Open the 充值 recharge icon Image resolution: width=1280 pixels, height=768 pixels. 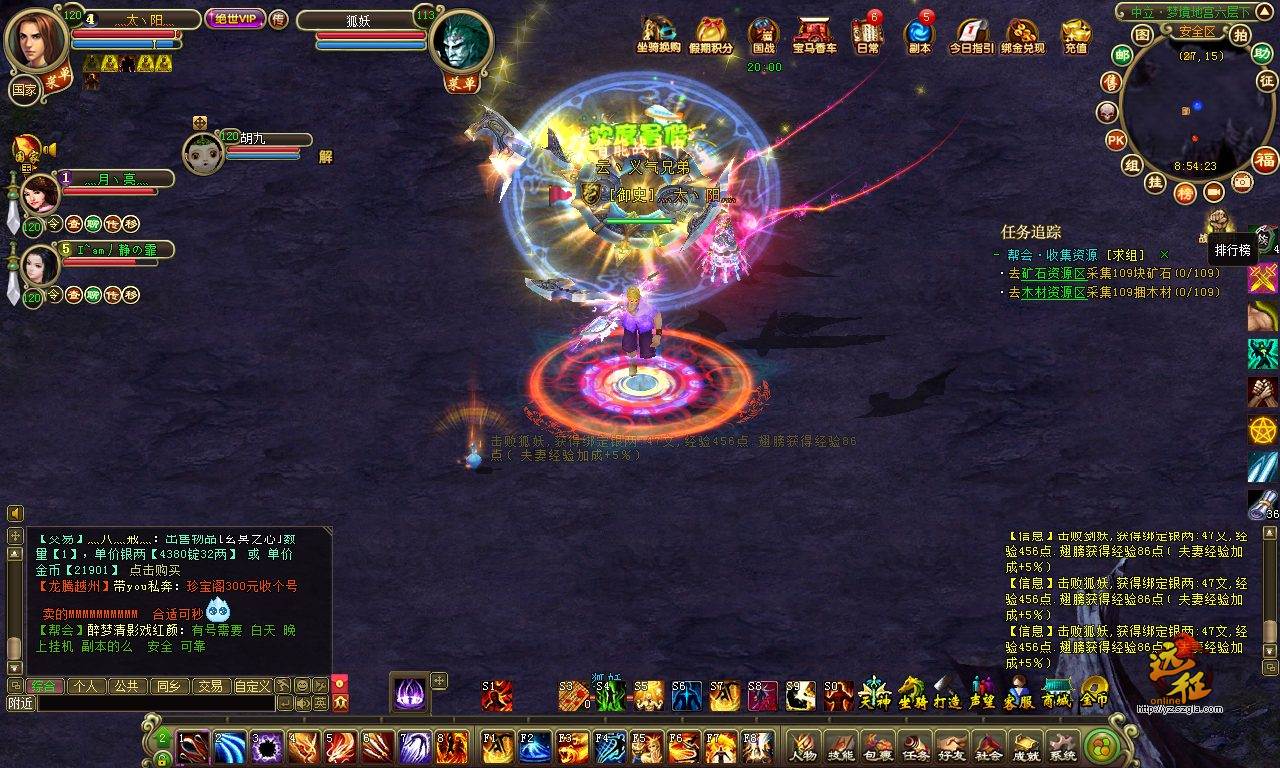1076,35
